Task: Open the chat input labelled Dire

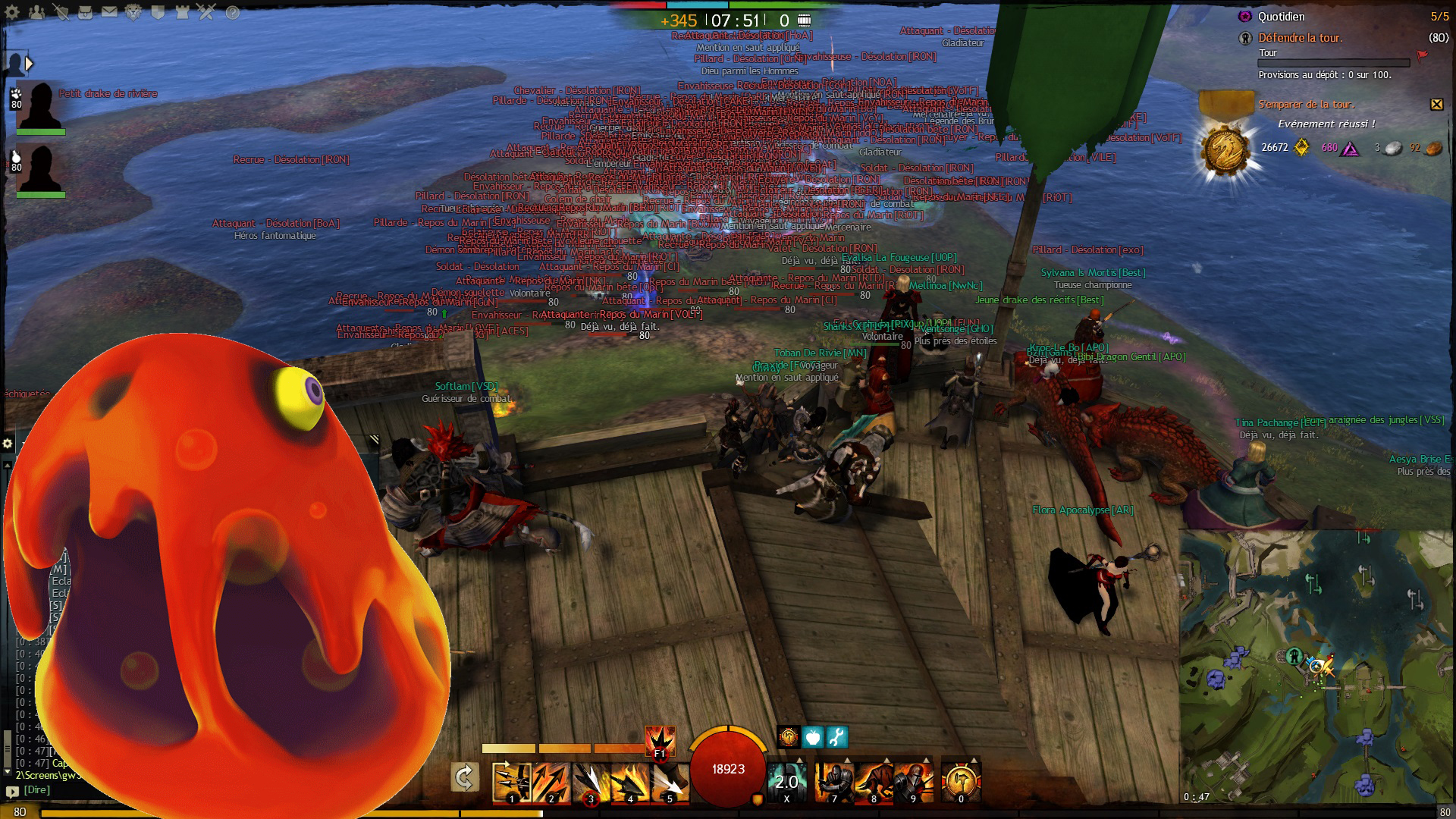Action: pyautogui.click(x=37, y=790)
